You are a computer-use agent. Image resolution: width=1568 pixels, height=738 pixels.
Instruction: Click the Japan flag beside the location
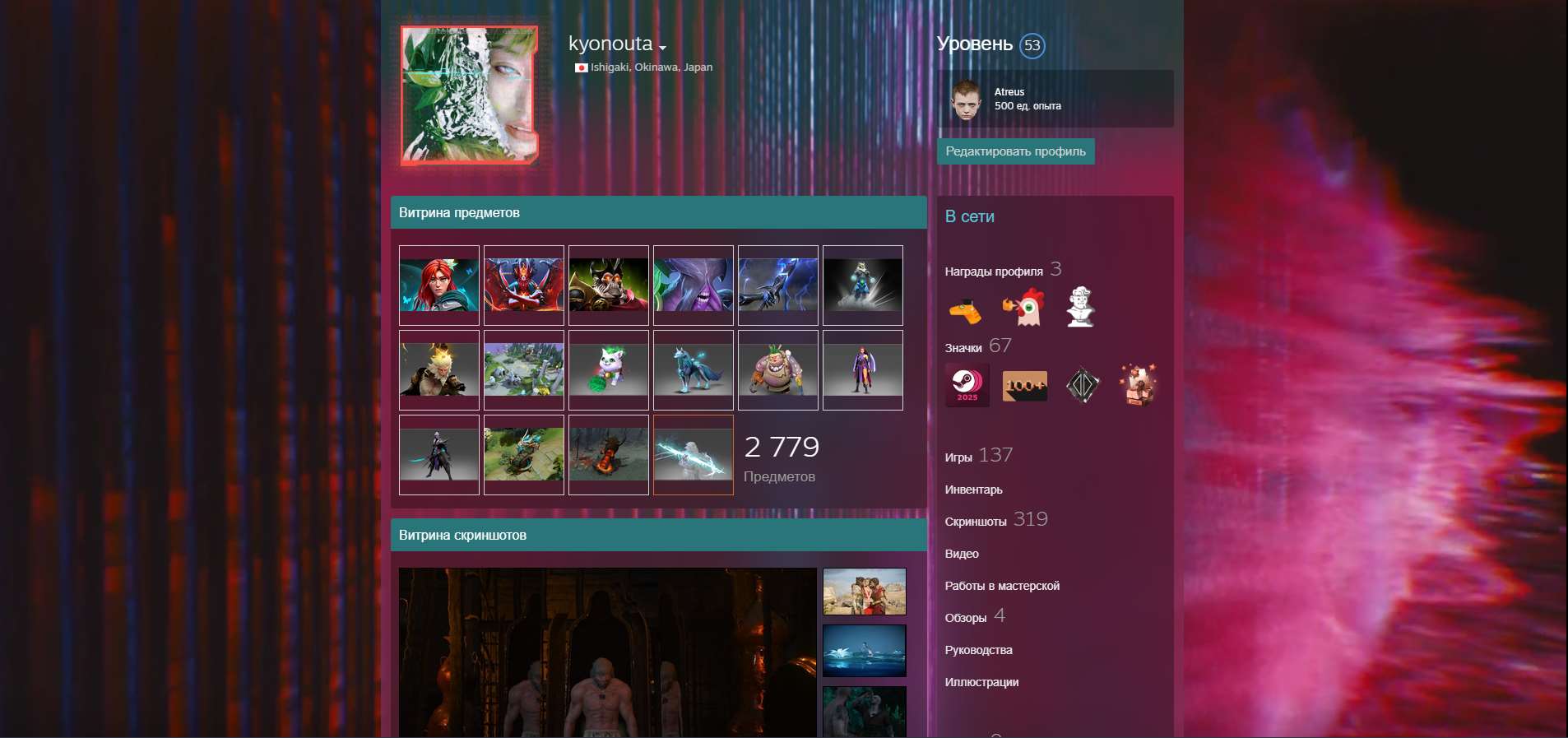(581, 67)
